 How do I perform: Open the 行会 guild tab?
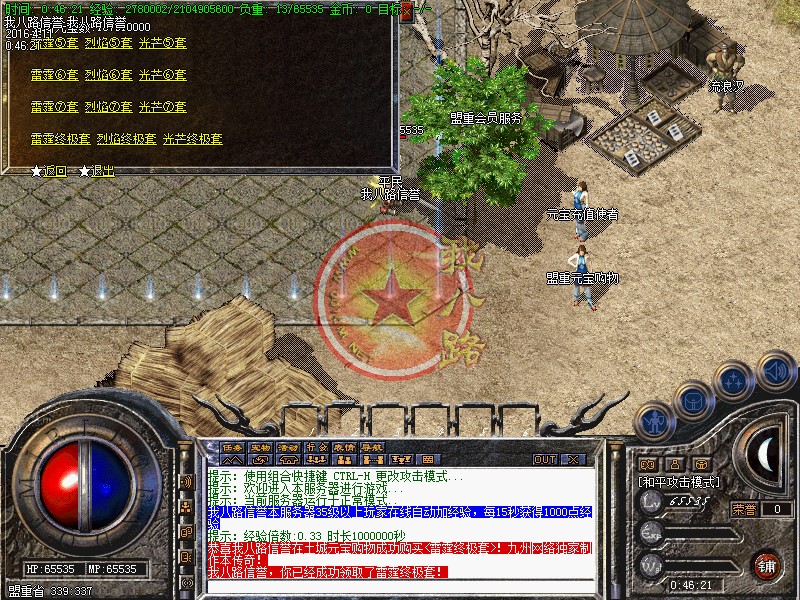pyautogui.click(x=316, y=447)
